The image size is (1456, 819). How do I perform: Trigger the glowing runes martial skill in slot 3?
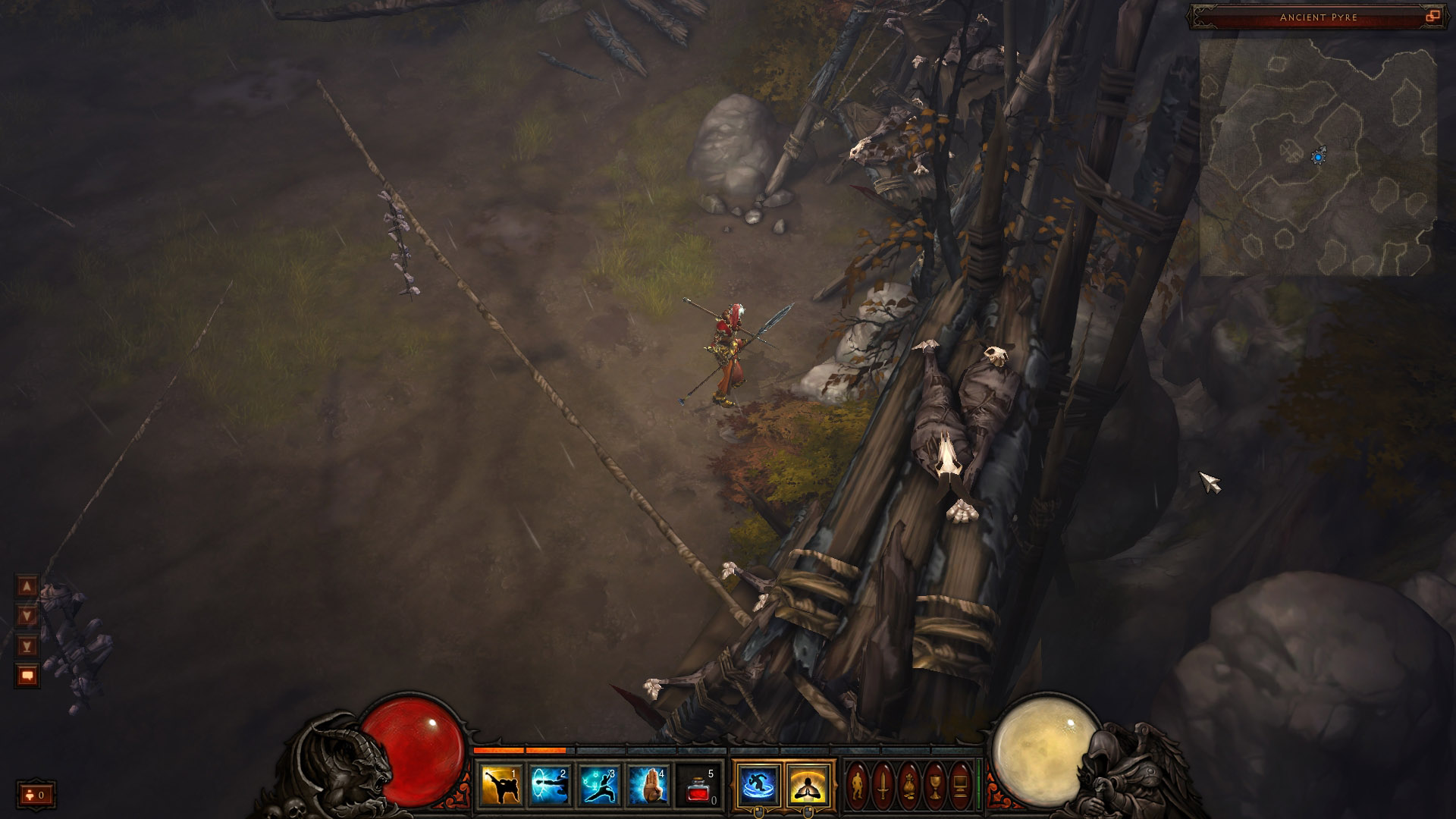point(599,786)
